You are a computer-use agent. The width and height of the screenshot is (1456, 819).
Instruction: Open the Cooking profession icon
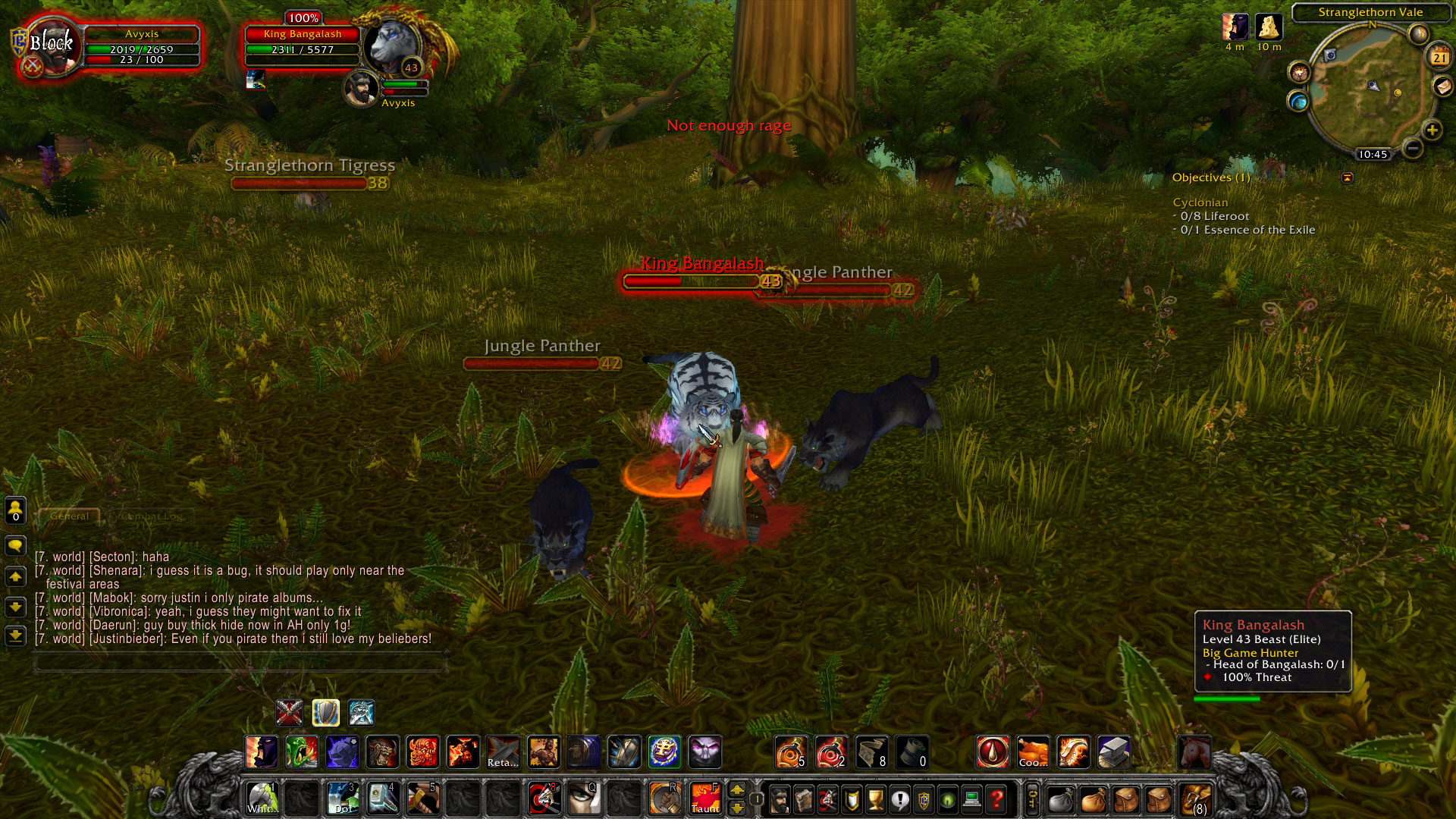pyautogui.click(x=1033, y=753)
